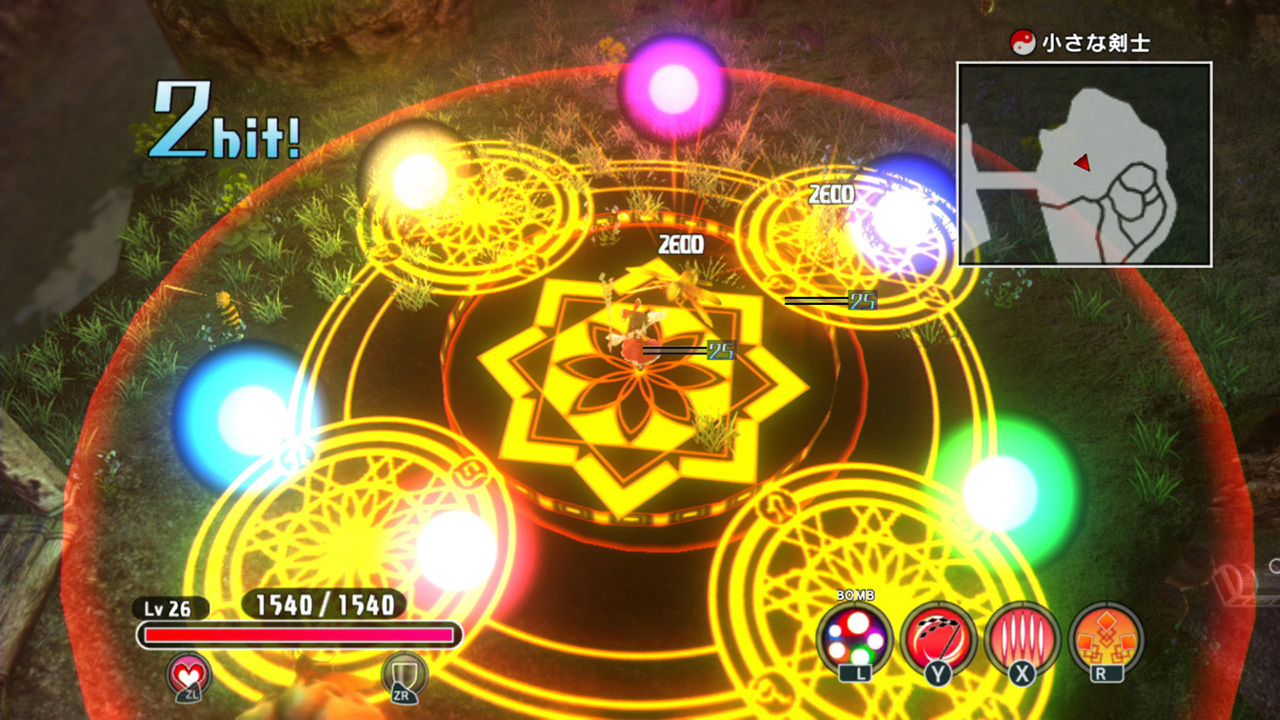Select the shield guard icon
This screenshot has height=720, width=1280.
(x=405, y=676)
